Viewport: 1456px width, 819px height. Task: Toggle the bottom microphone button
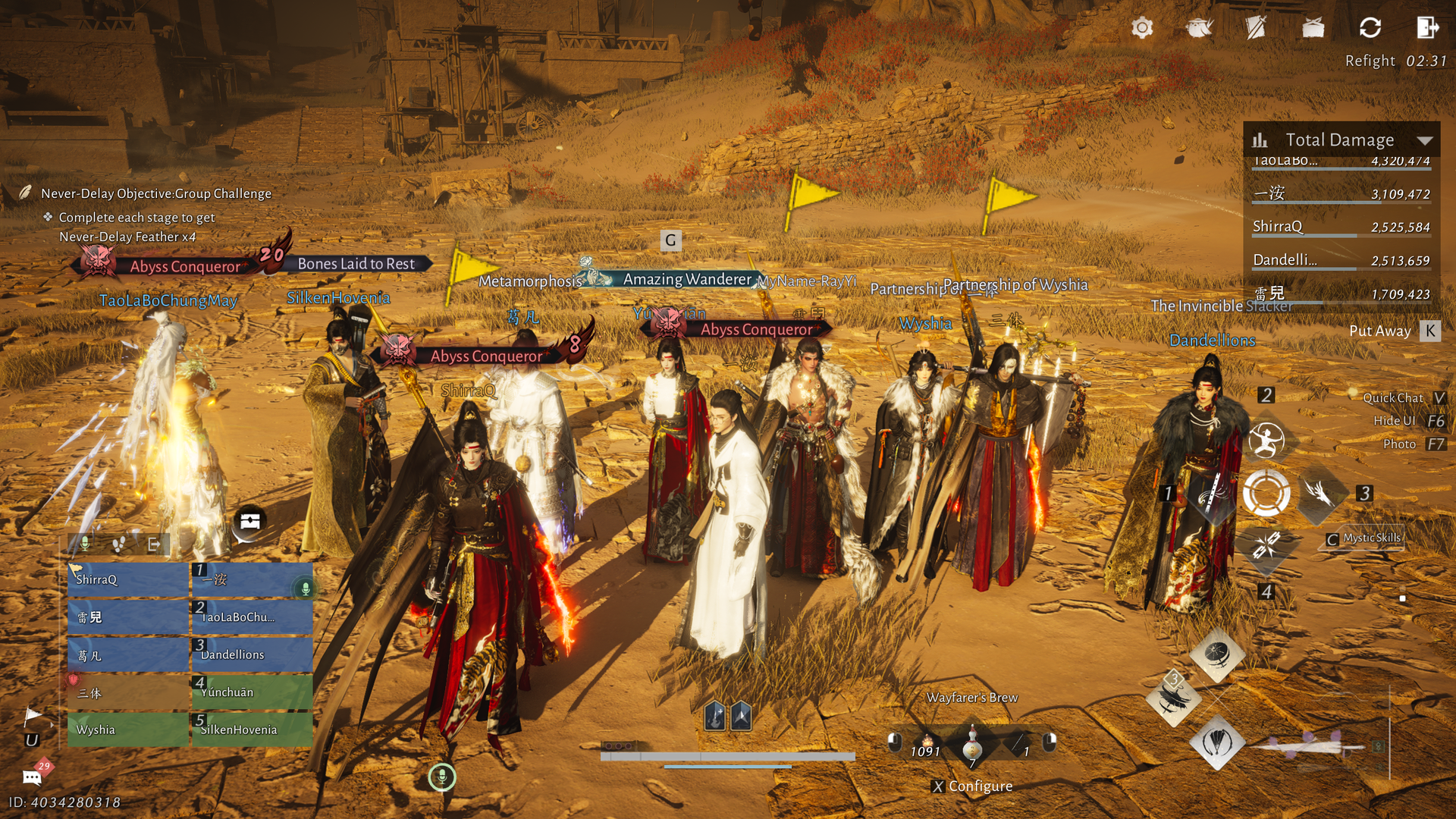pos(442,777)
